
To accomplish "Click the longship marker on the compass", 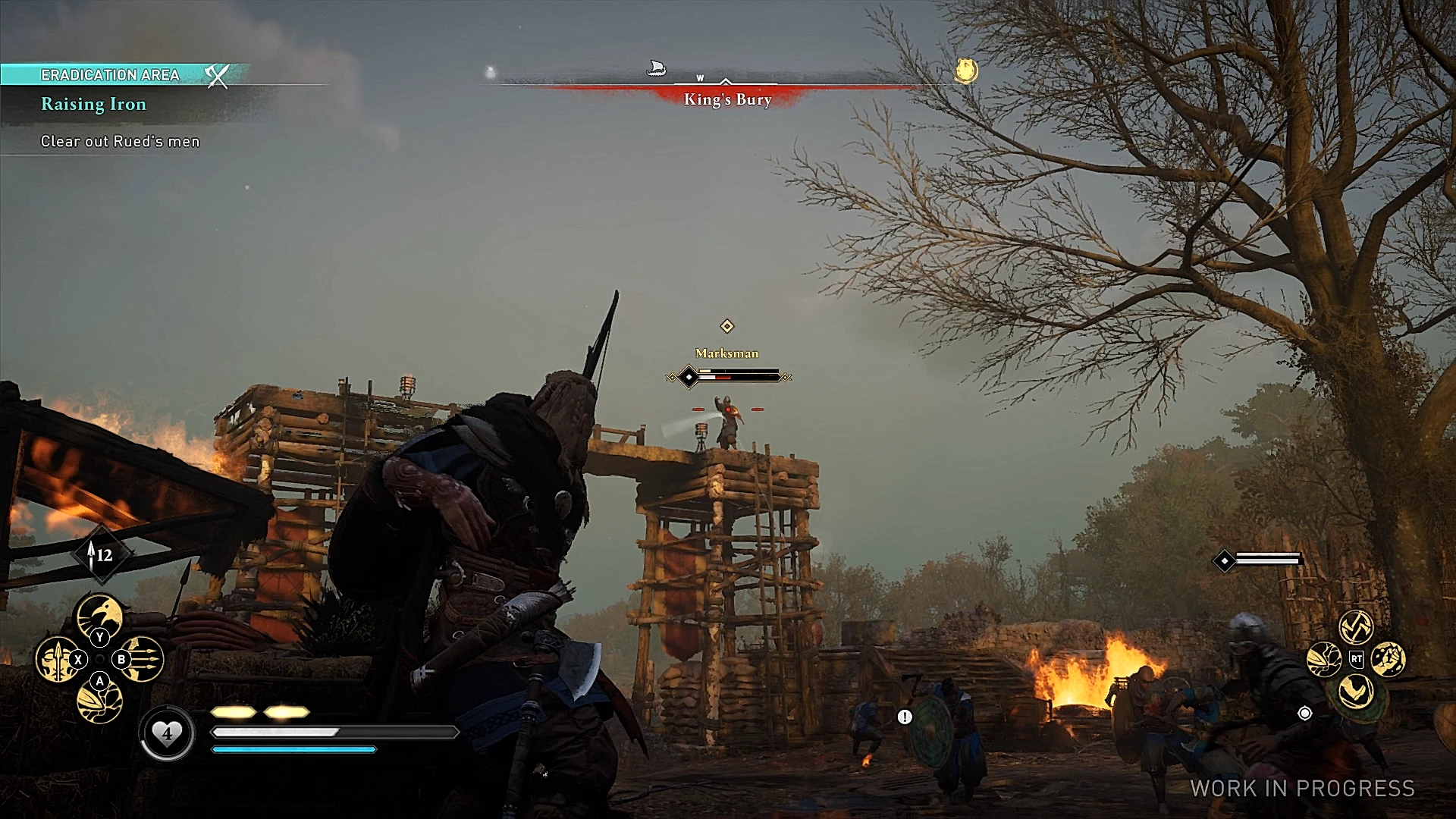I will (657, 69).
